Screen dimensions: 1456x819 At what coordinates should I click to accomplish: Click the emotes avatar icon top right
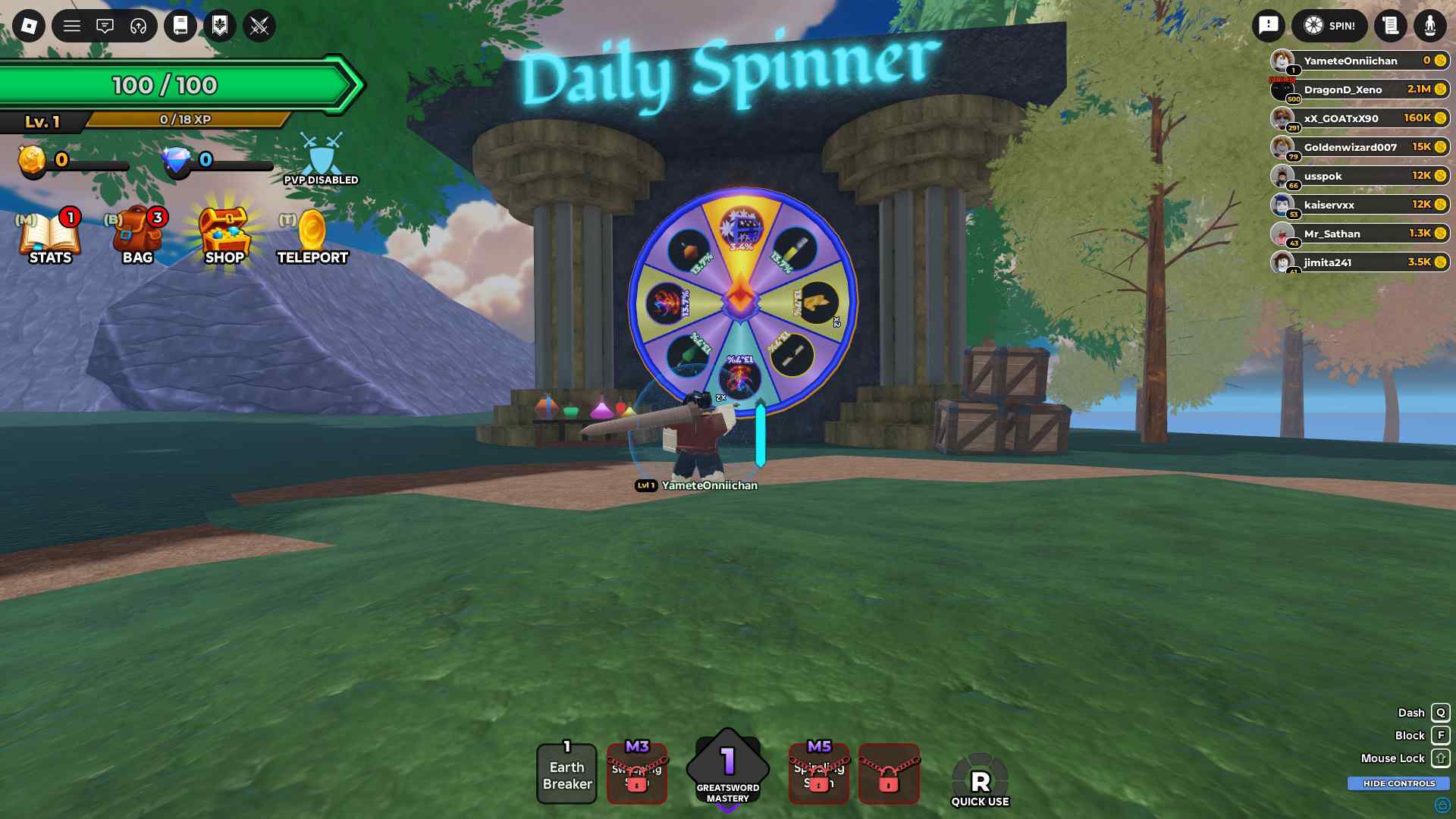click(x=1429, y=25)
